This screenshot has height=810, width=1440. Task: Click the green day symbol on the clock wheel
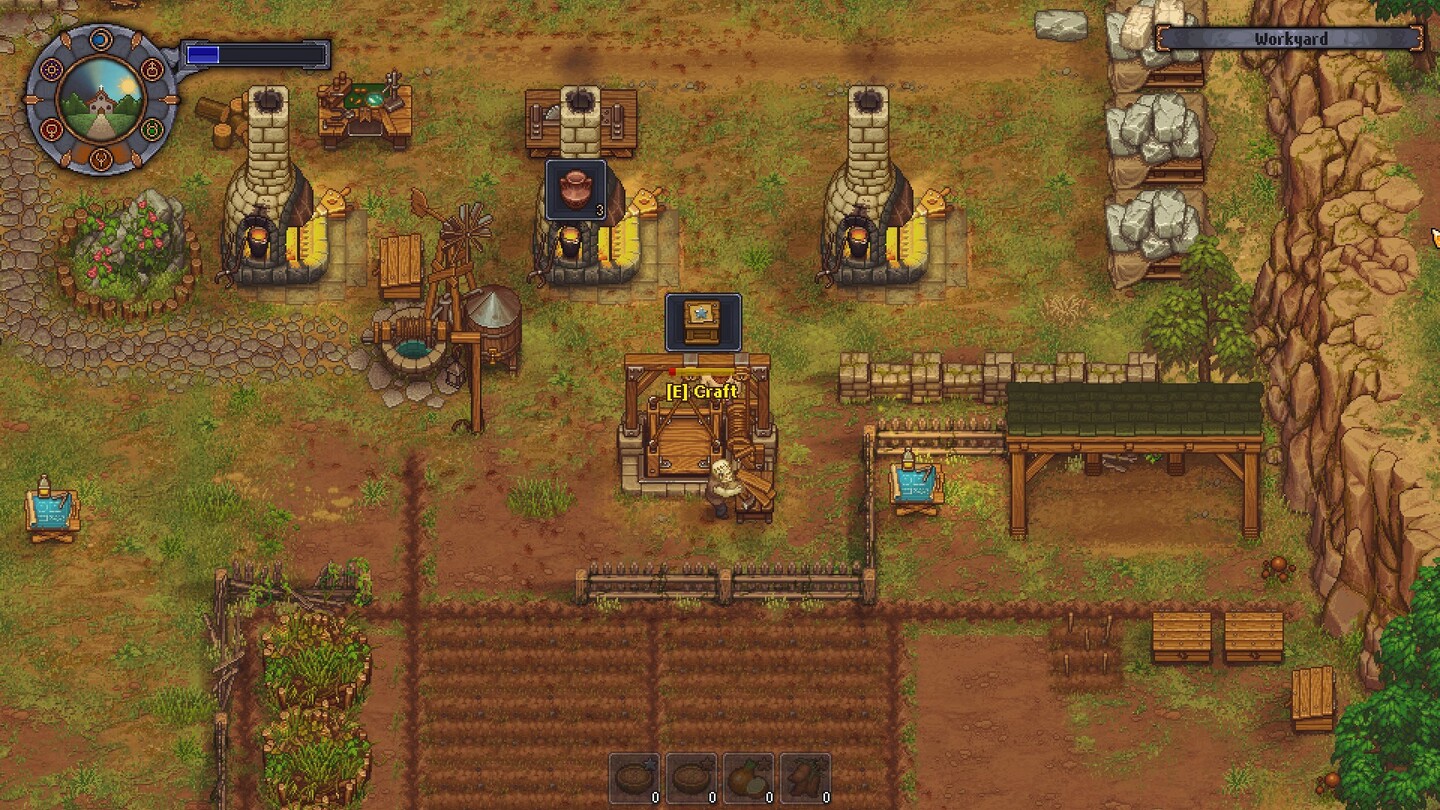coord(152,128)
